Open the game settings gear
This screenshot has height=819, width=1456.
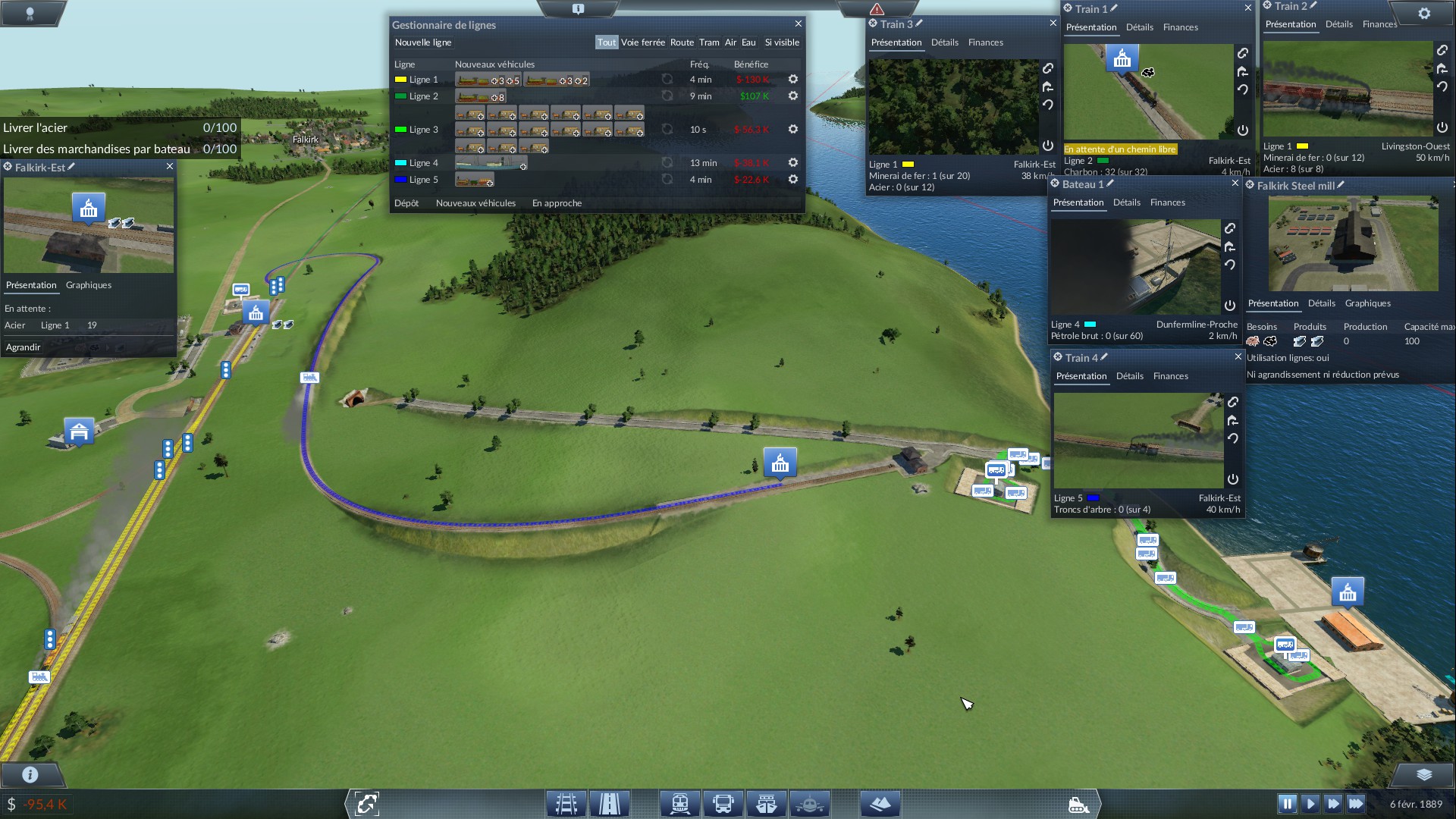click(x=1424, y=14)
